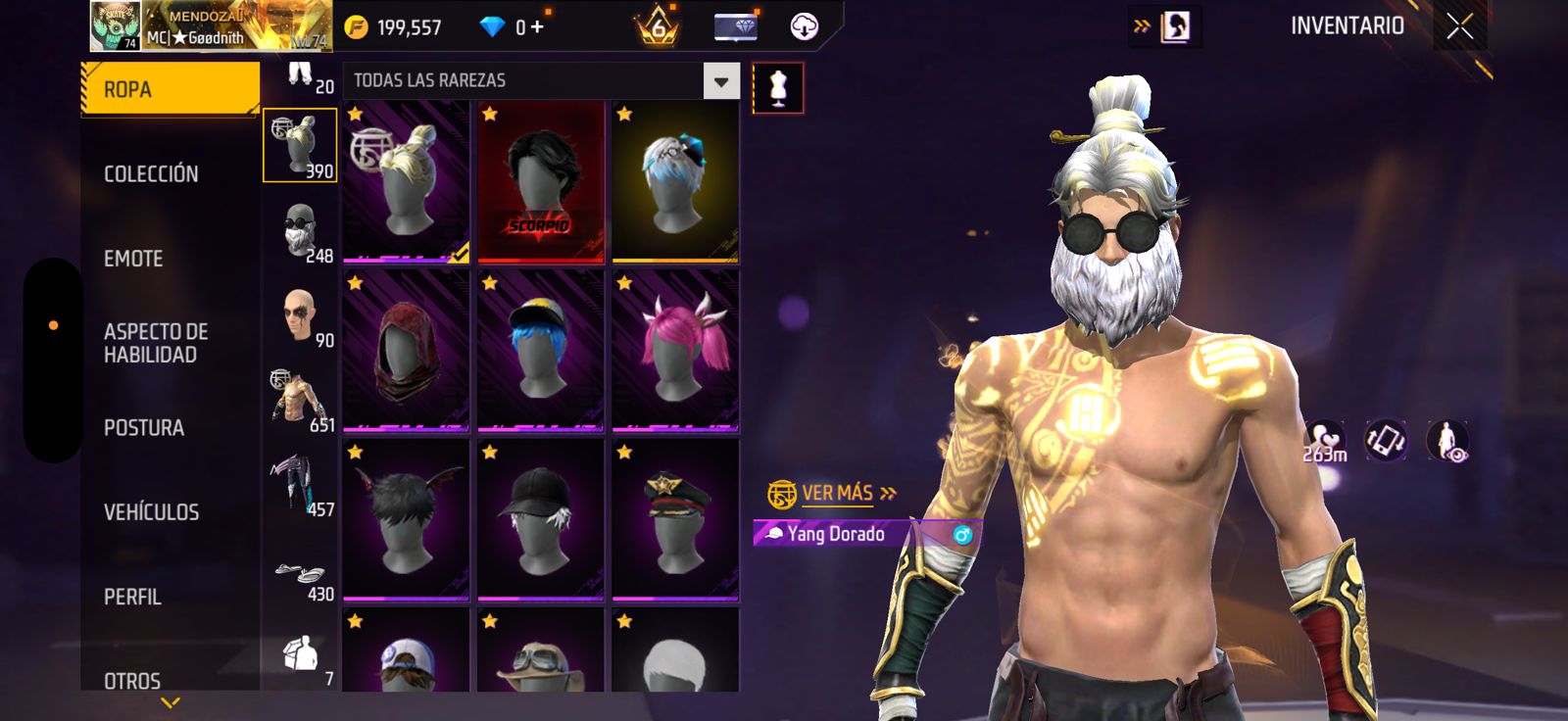Add diamonds with the plus button
This screenshot has height=721, width=1568.
[x=537, y=27]
